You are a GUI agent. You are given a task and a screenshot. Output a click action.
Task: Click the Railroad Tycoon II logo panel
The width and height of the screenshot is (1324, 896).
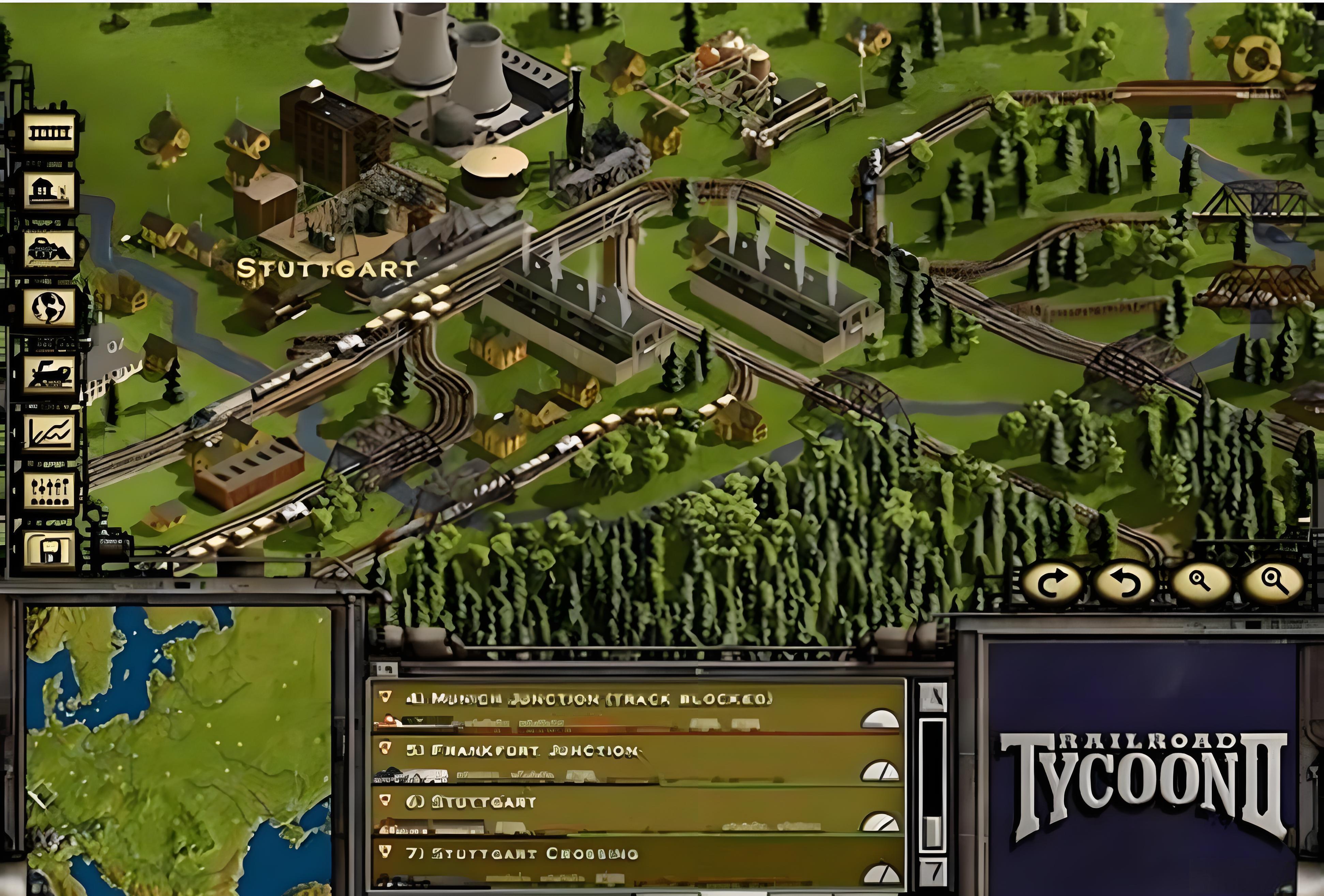point(1142,781)
